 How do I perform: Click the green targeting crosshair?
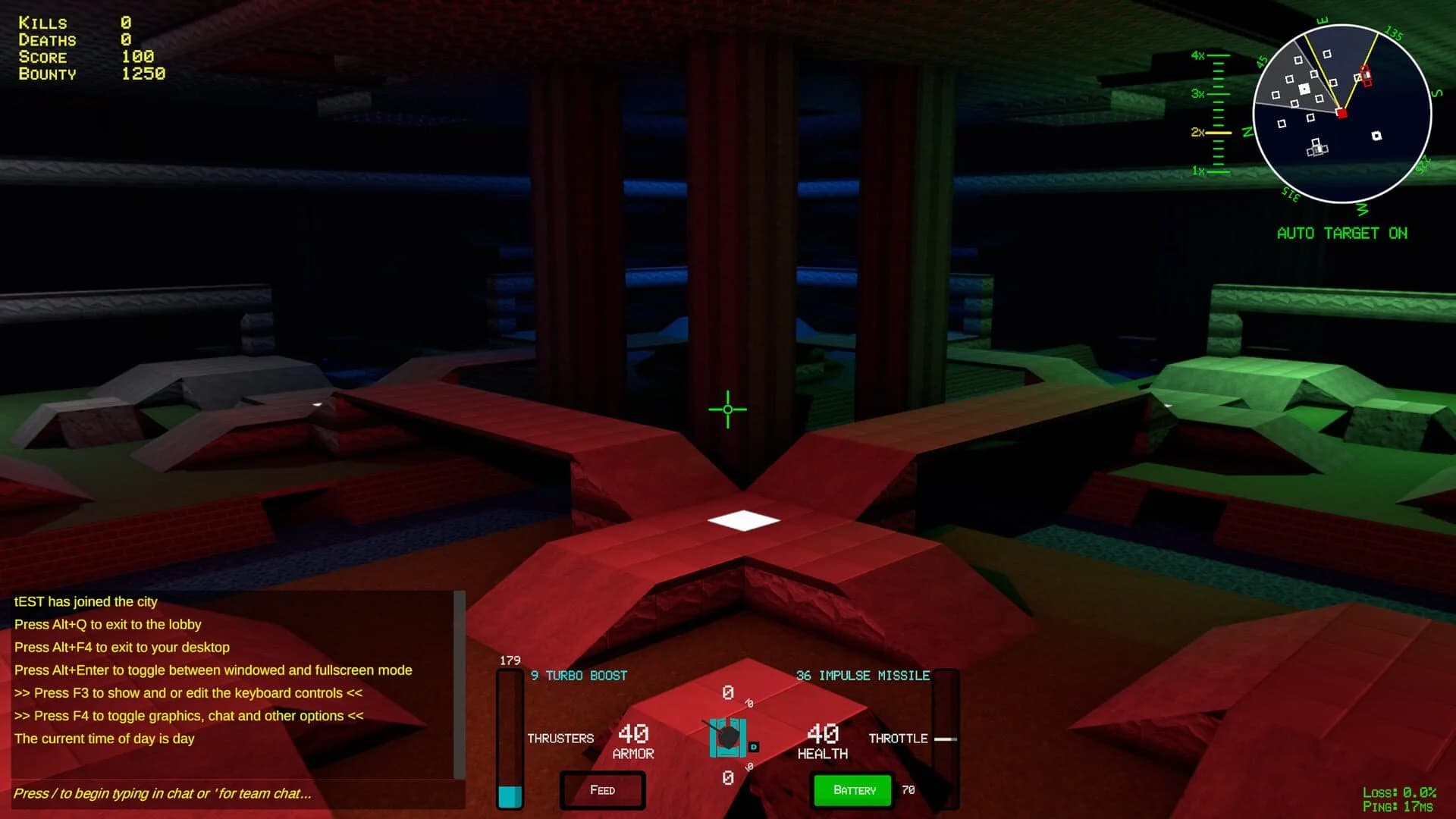click(x=728, y=409)
